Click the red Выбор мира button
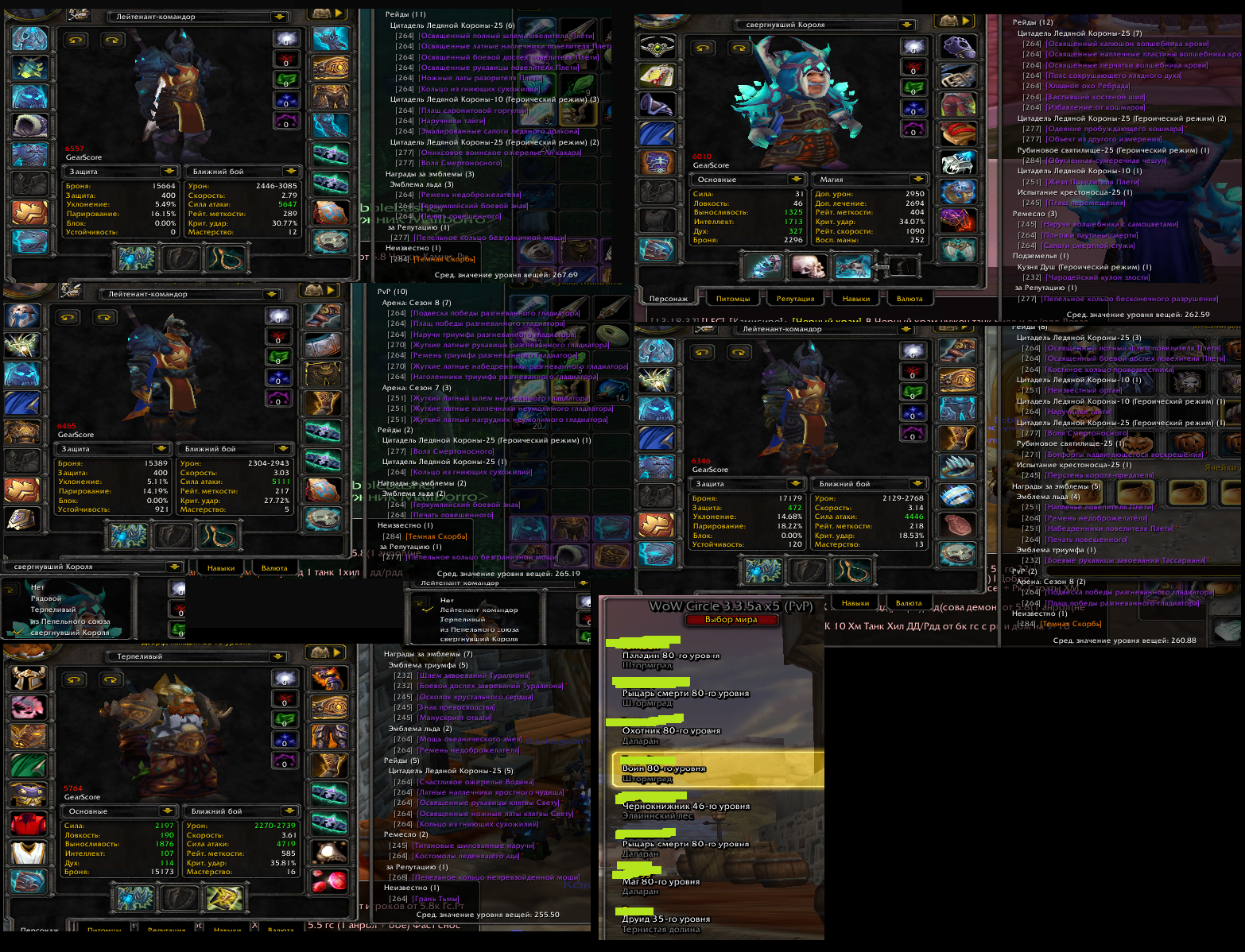Image resolution: width=1245 pixels, height=952 pixels. click(731, 620)
